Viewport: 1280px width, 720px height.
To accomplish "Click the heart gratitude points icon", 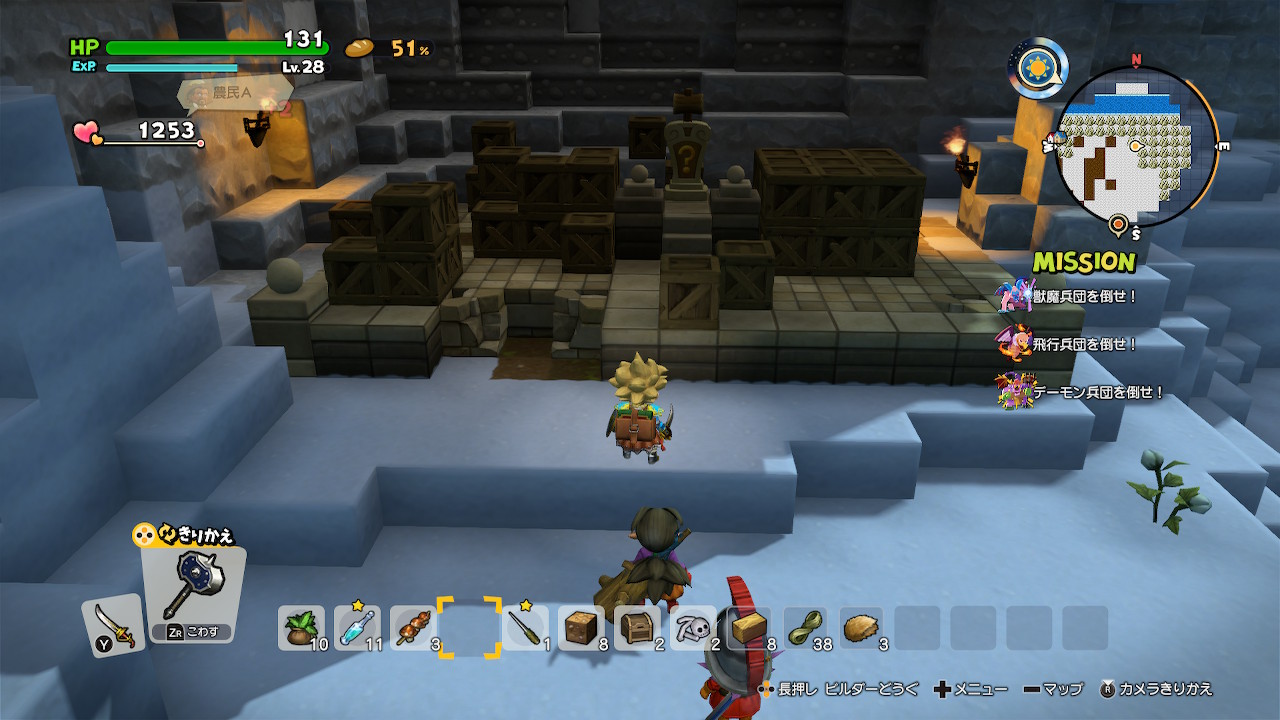I will (88, 132).
